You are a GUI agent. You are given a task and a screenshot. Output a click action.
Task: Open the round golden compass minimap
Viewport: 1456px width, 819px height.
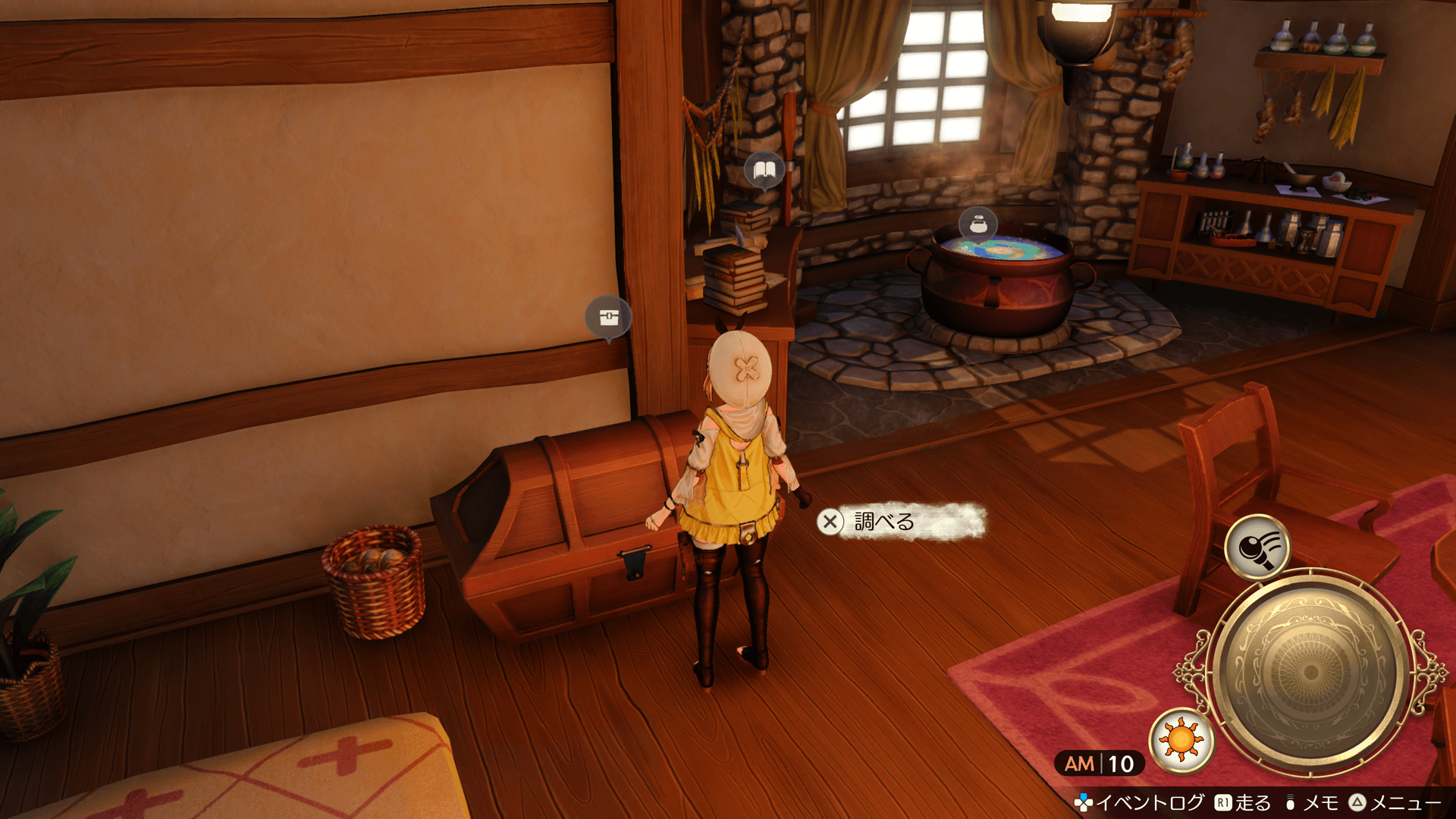1310,672
